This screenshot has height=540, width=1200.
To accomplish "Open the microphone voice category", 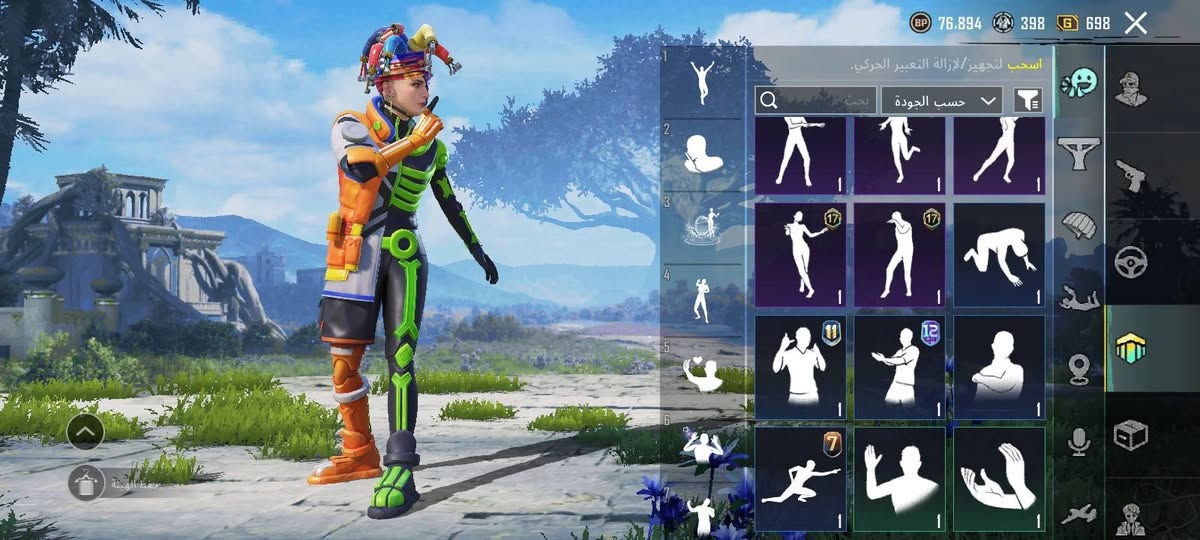I will 1078,441.
